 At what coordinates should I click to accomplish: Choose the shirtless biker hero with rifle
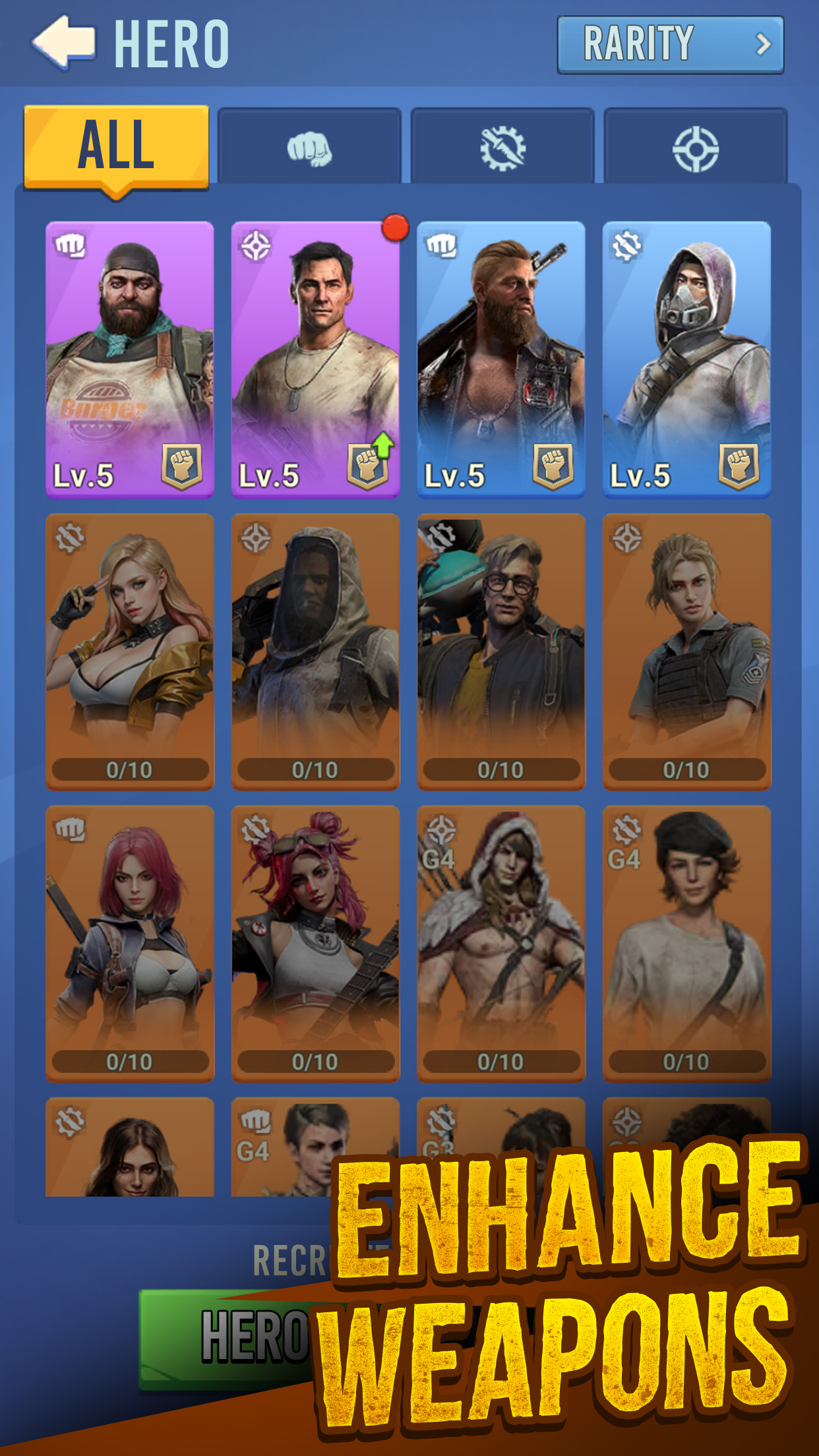click(501, 359)
